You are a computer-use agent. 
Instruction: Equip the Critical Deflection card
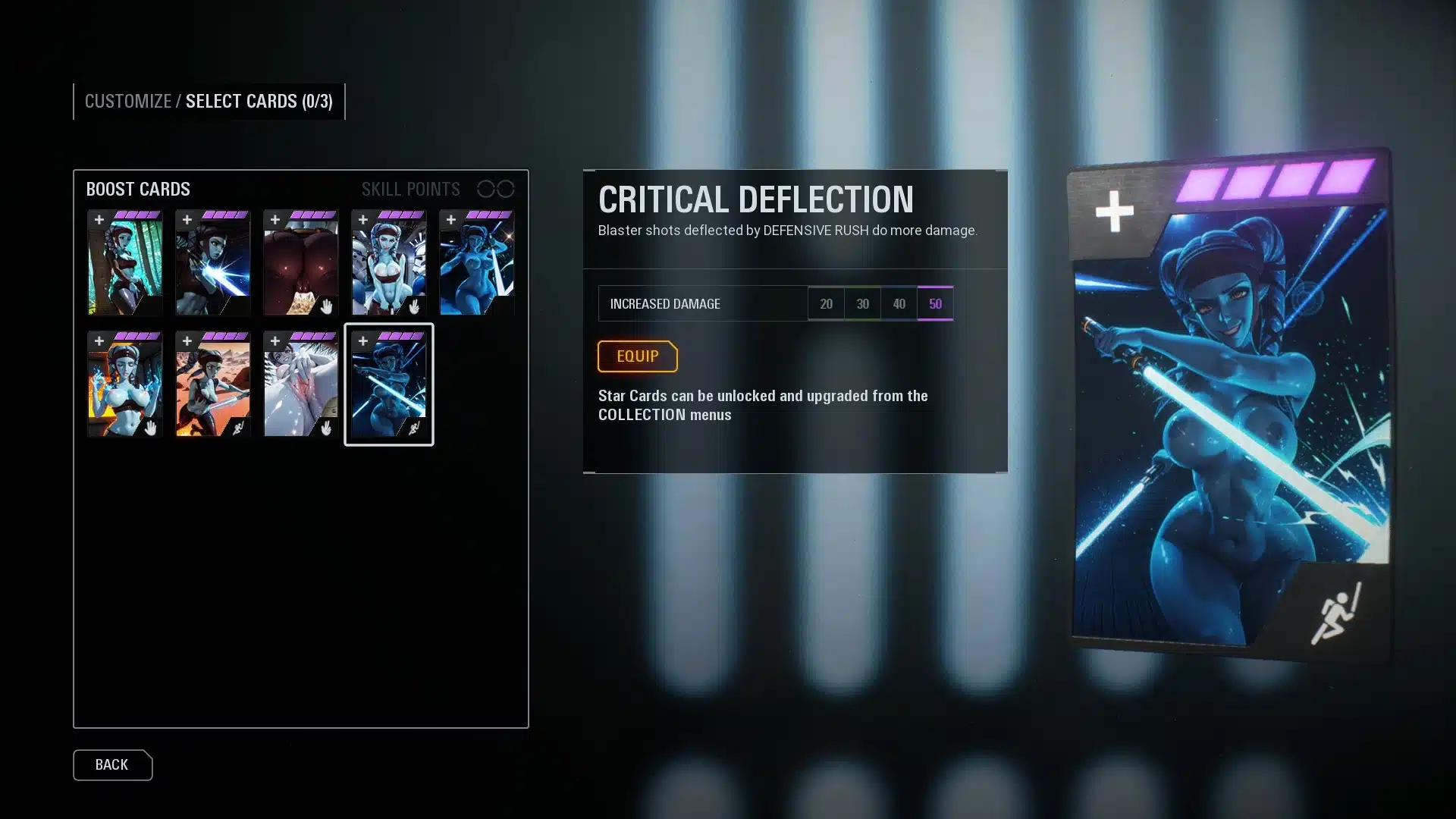[x=637, y=356]
